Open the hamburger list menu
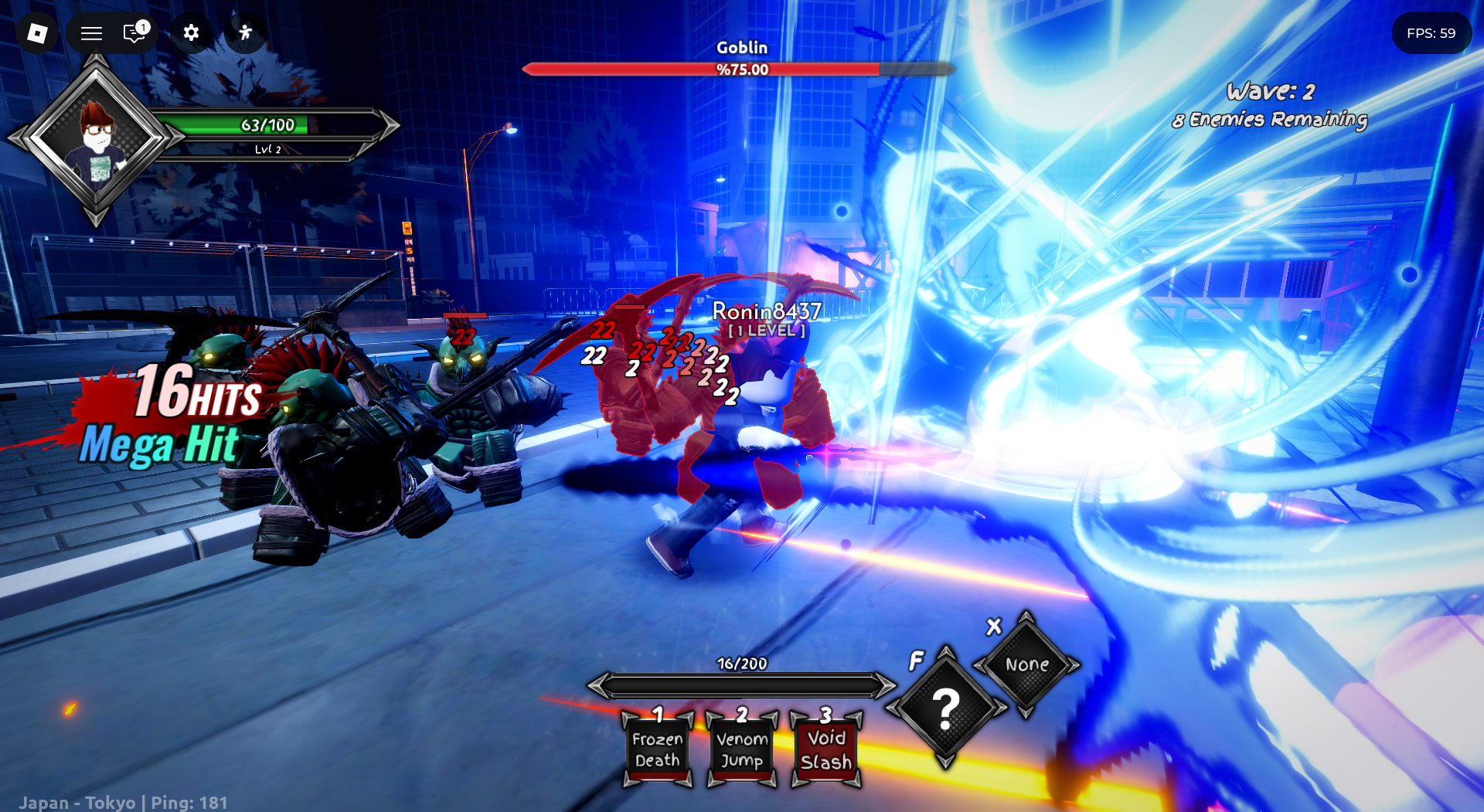This screenshot has height=812, width=1484. (x=92, y=33)
